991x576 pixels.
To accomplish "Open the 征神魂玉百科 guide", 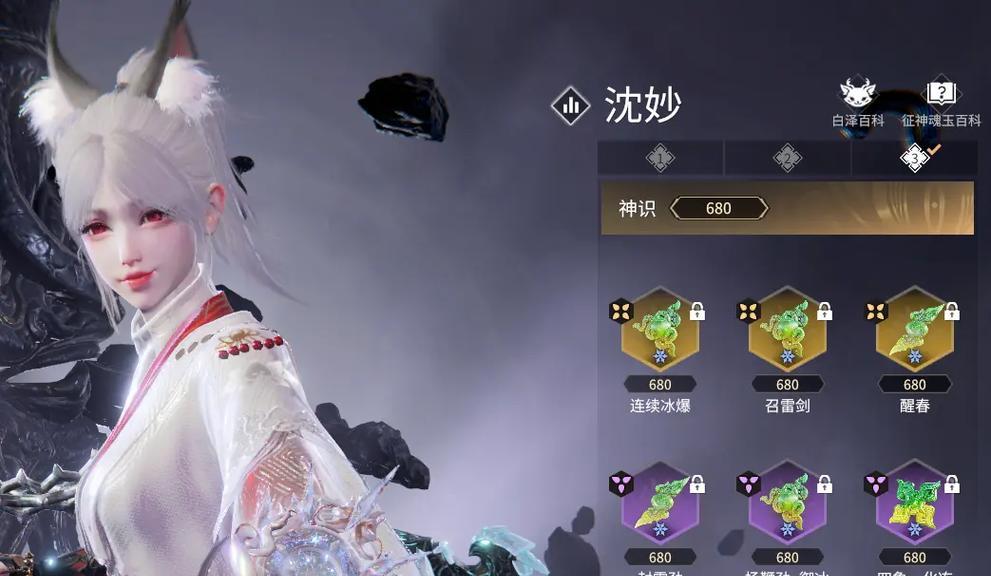I will 940,102.
